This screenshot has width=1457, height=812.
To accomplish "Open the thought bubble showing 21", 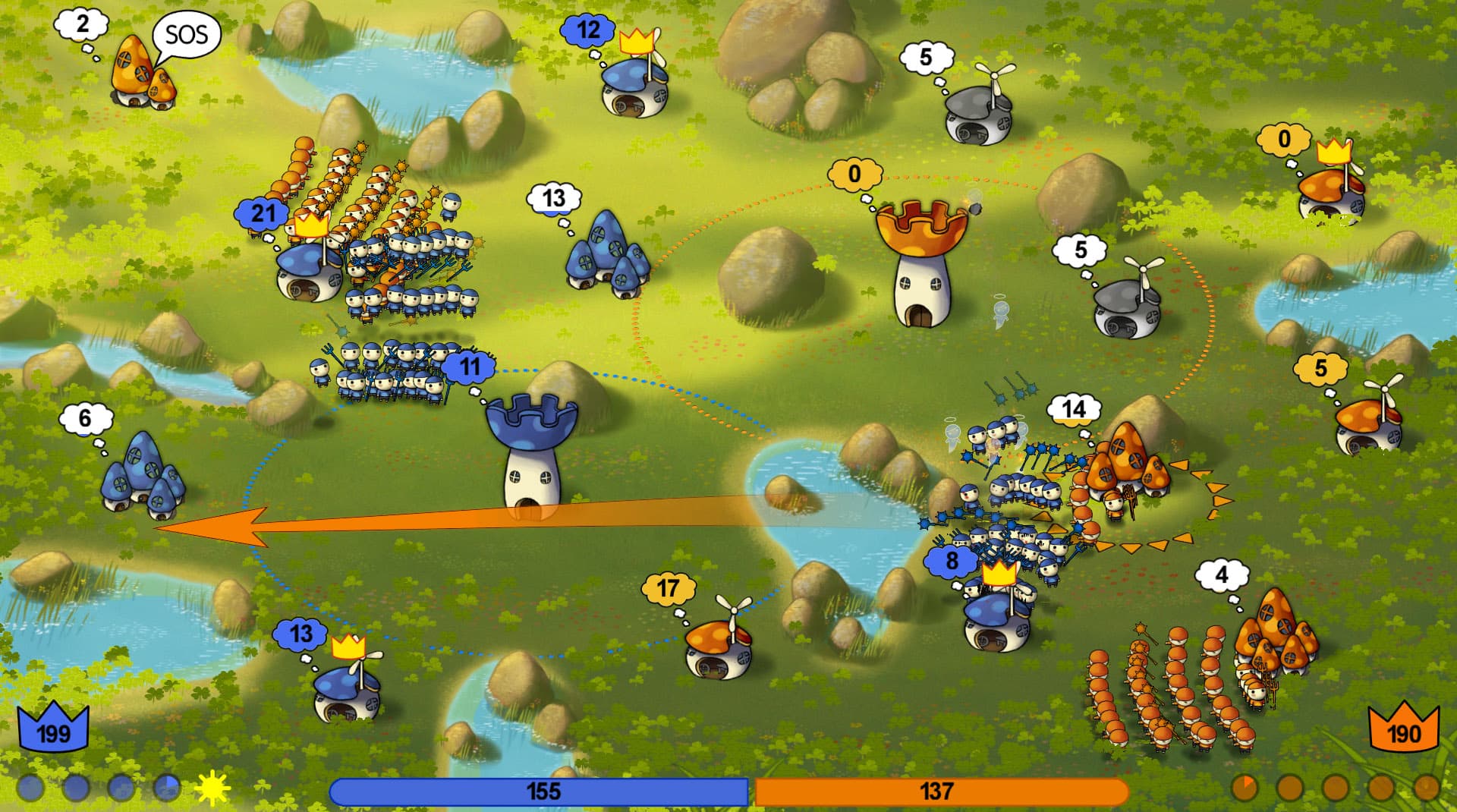I will 263,213.
